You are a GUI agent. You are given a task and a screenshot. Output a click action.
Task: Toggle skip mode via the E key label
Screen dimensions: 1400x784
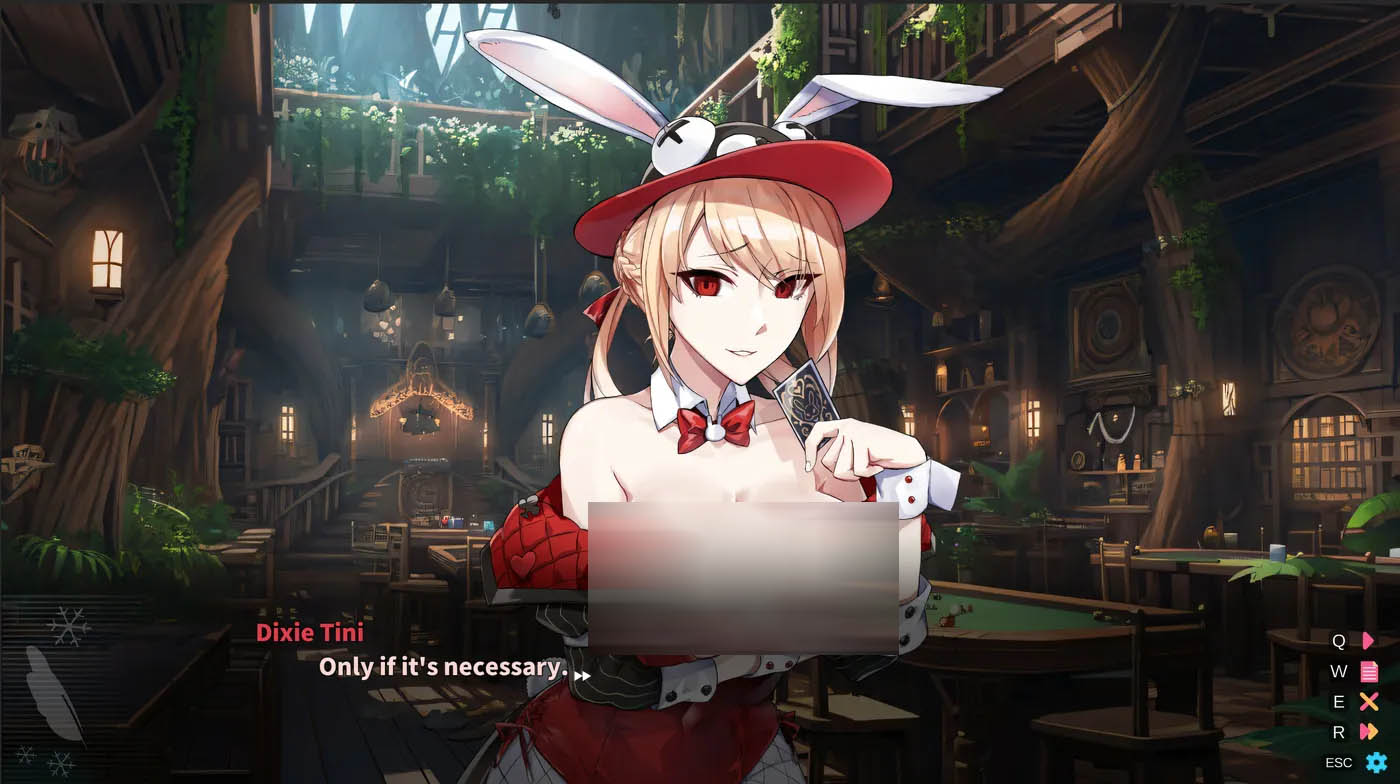1339,702
